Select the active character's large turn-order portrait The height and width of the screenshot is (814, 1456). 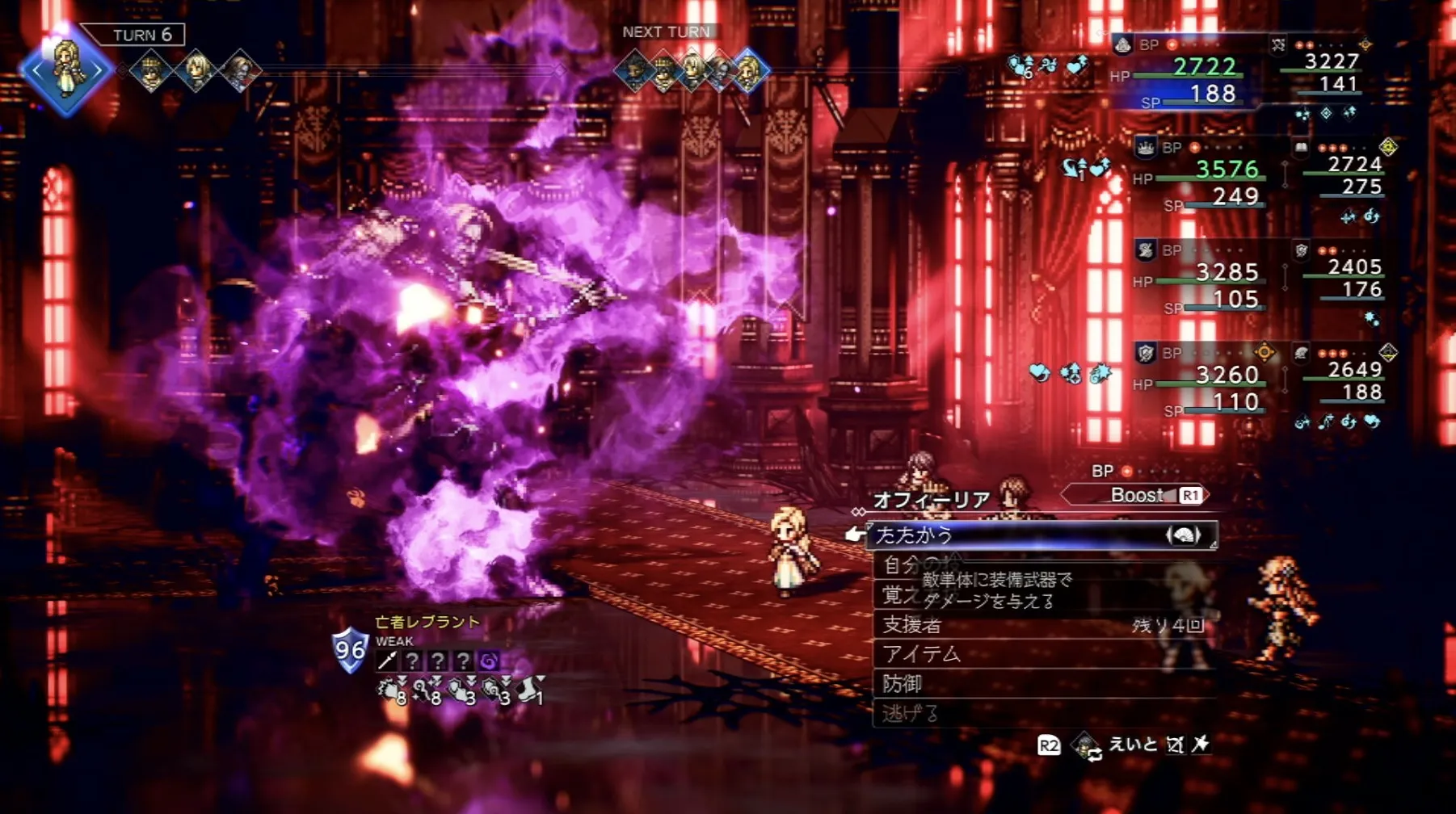pos(66,71)
